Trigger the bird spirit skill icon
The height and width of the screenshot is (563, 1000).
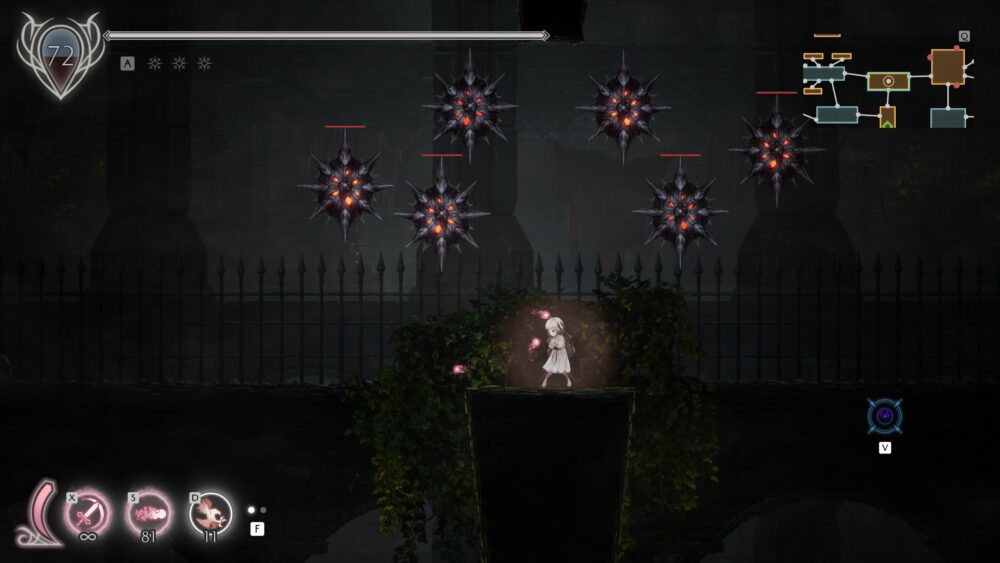tap(210, 514)
